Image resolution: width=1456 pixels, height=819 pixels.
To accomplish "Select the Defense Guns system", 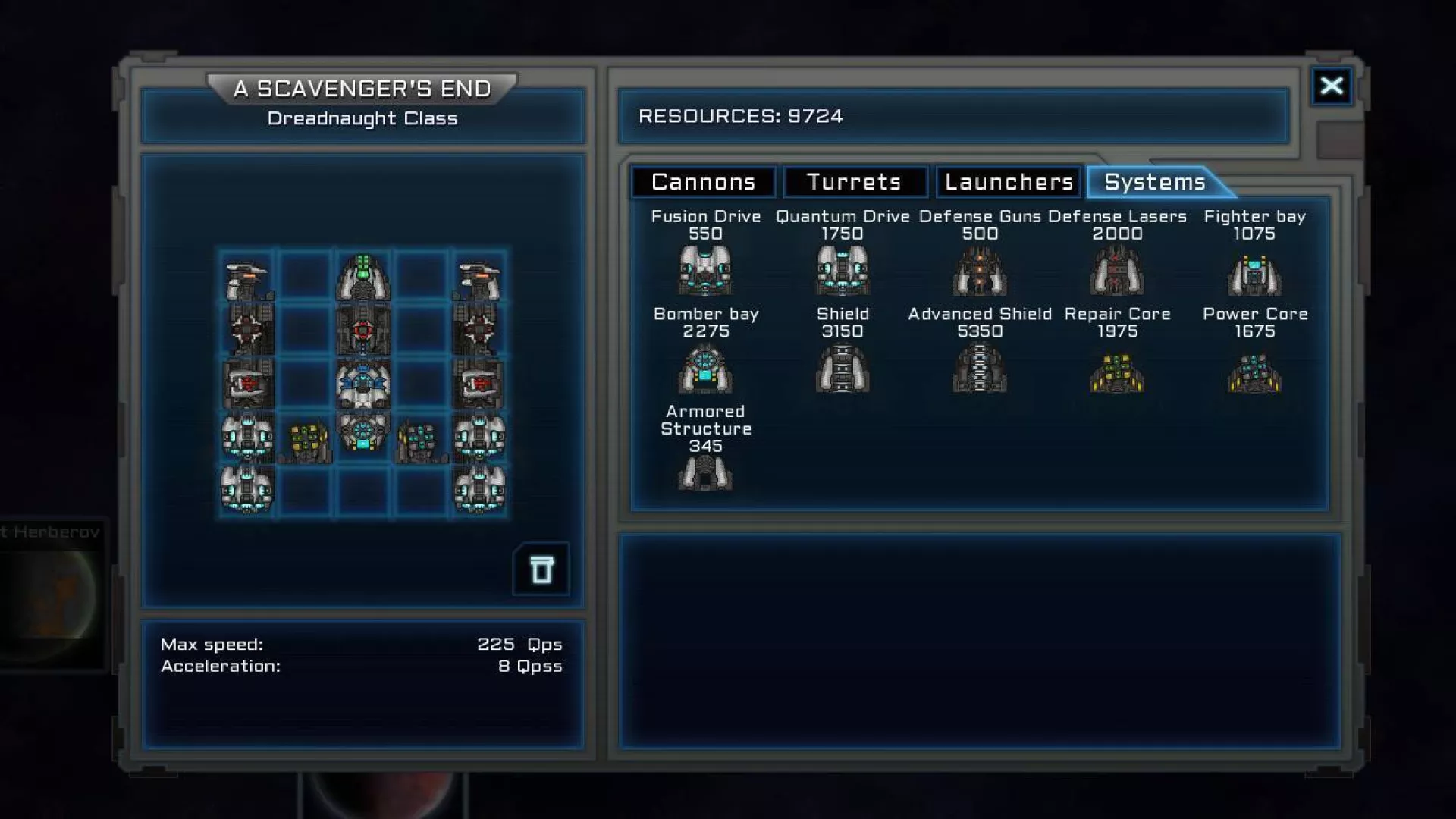I will click(980, 271).
